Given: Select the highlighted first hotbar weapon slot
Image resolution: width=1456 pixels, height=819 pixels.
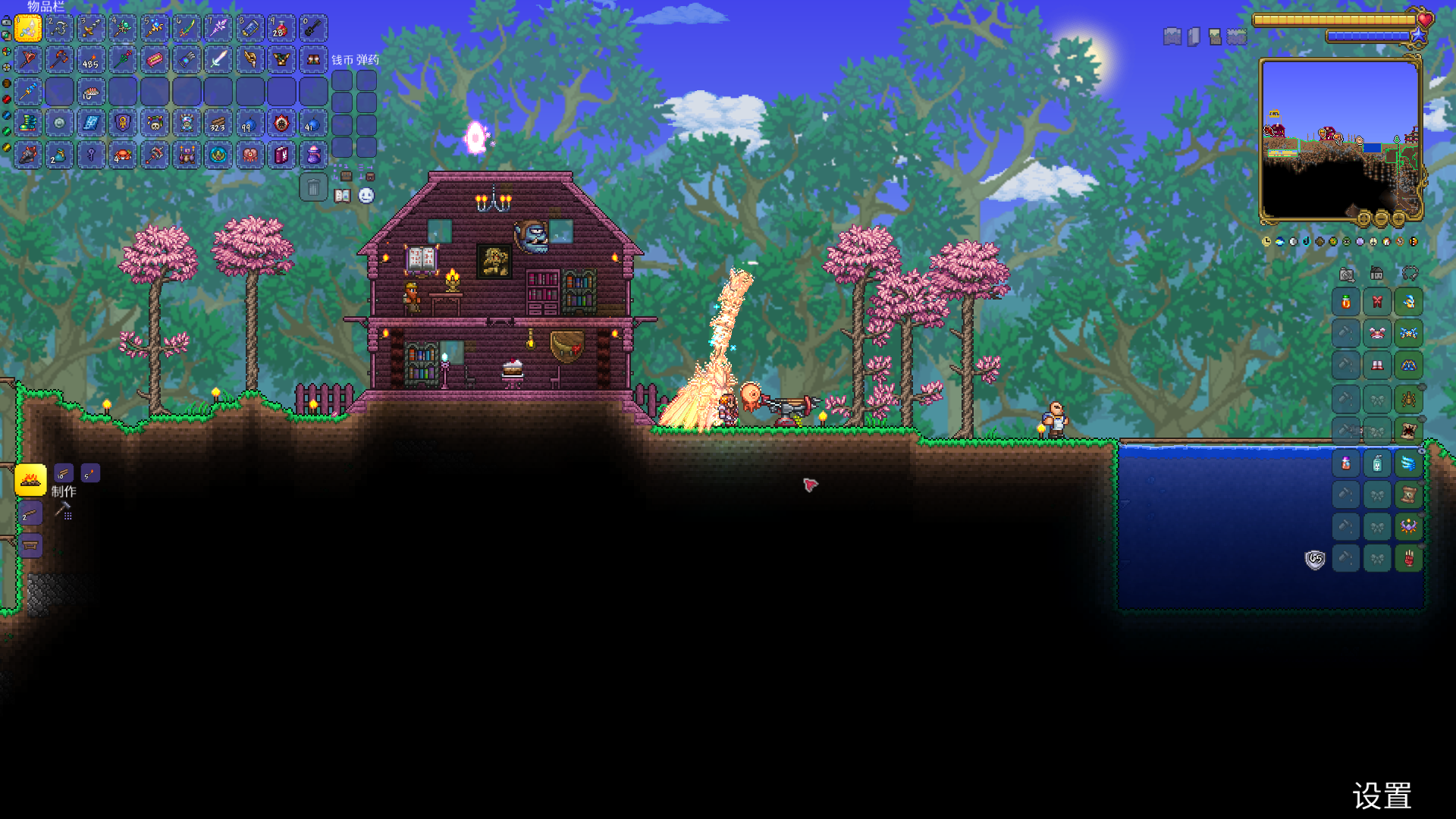Looking at the screenshot, I should pyautogui.click(x=28, y=28).
